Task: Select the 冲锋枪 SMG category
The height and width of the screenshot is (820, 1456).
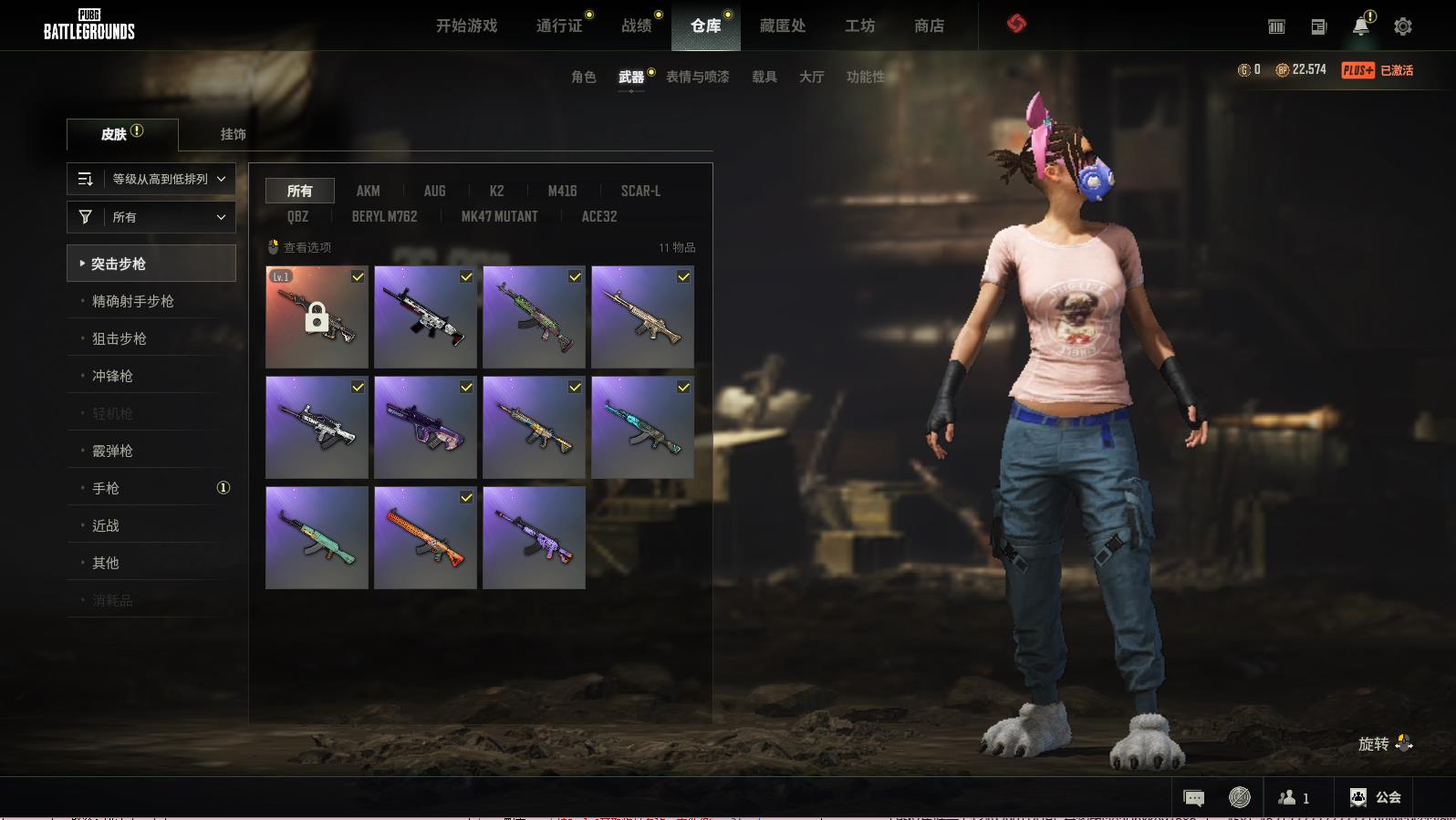Action: coord(112,376)
